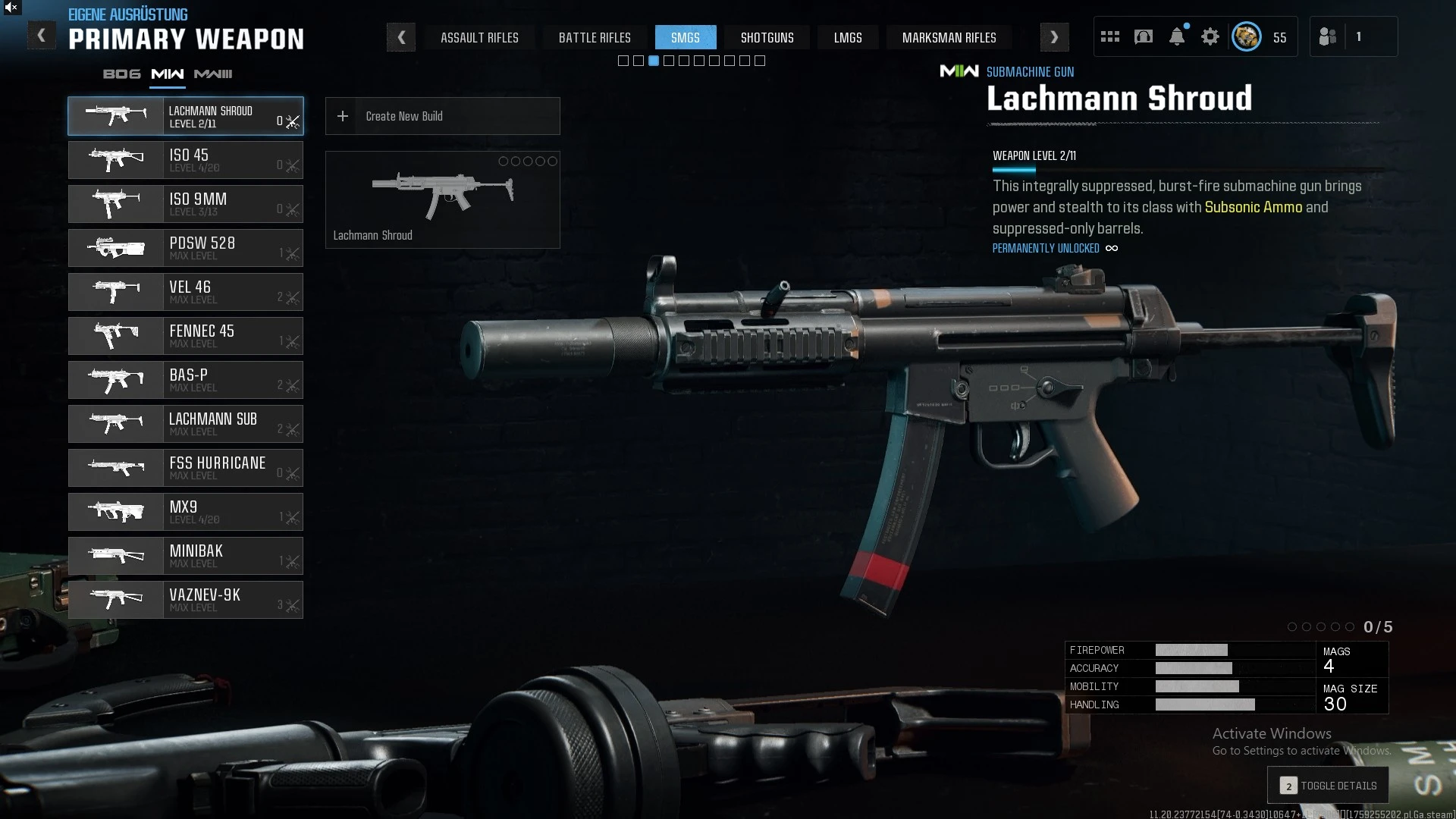Viewport: 1456px width, 819px height.
Task: Open the notifications bell icon
Action: point(1177,36)
